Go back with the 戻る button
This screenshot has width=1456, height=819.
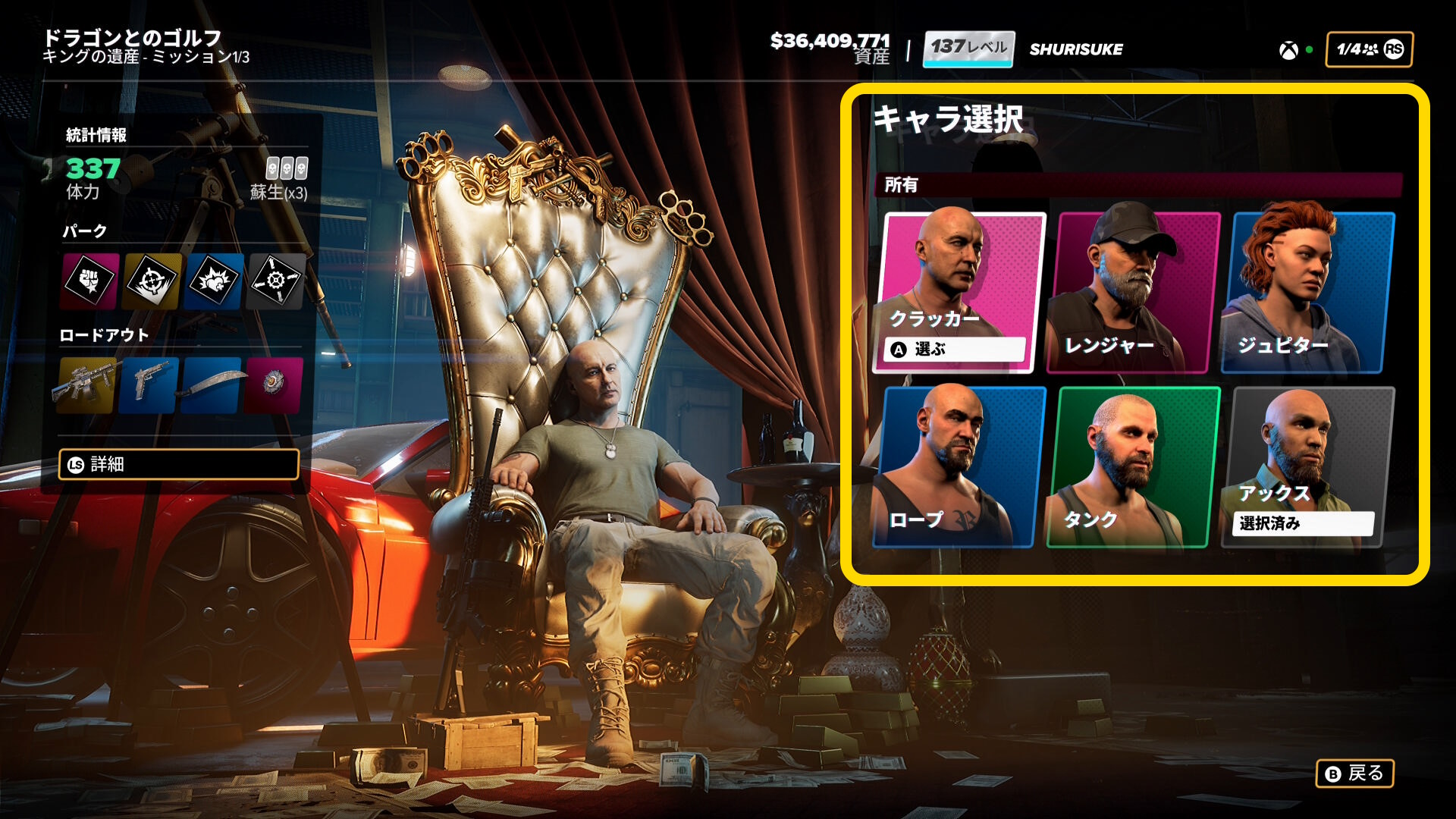pyautogui.click(x=1354, y=773)
